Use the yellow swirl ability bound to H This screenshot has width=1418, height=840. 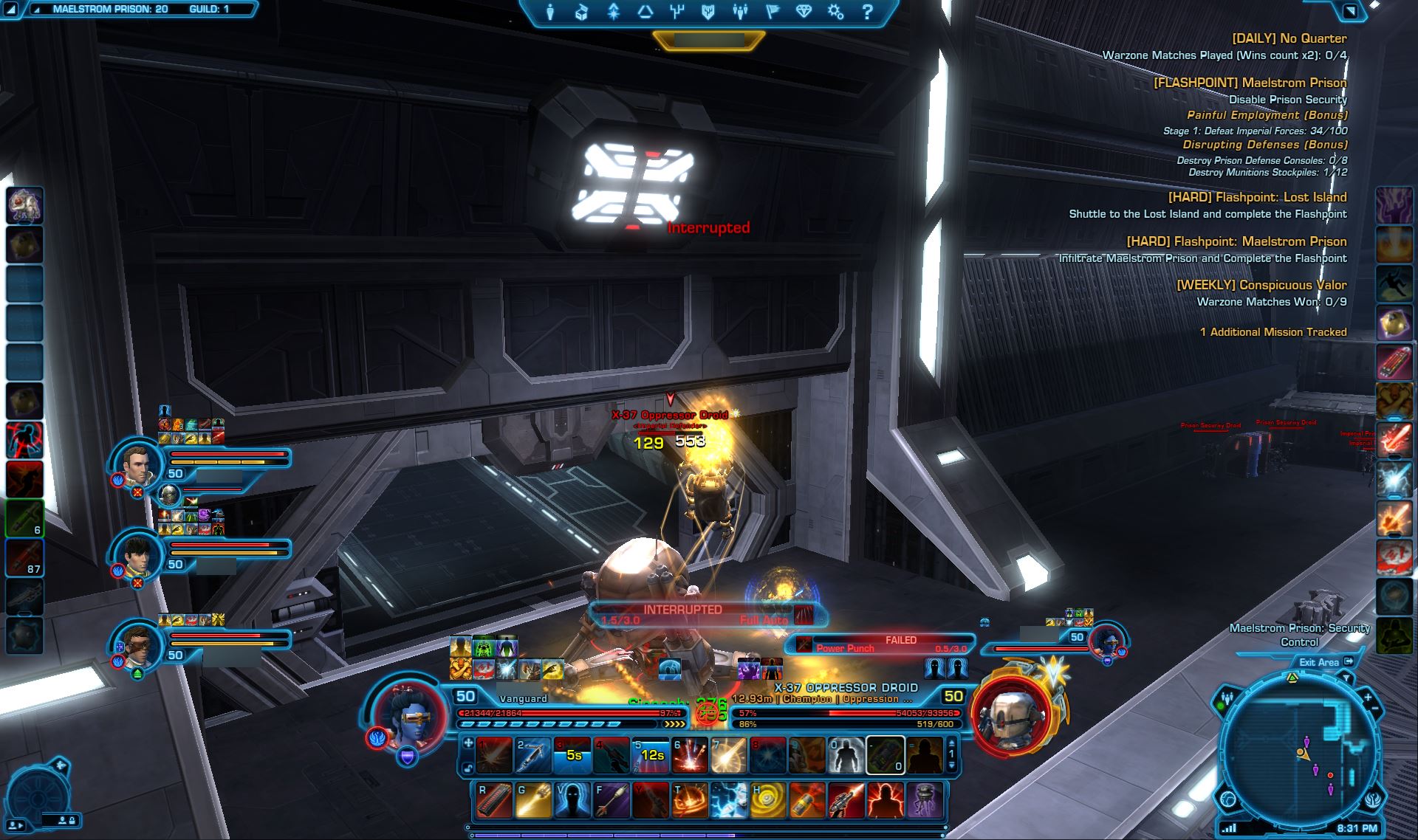tap(767, 801)
